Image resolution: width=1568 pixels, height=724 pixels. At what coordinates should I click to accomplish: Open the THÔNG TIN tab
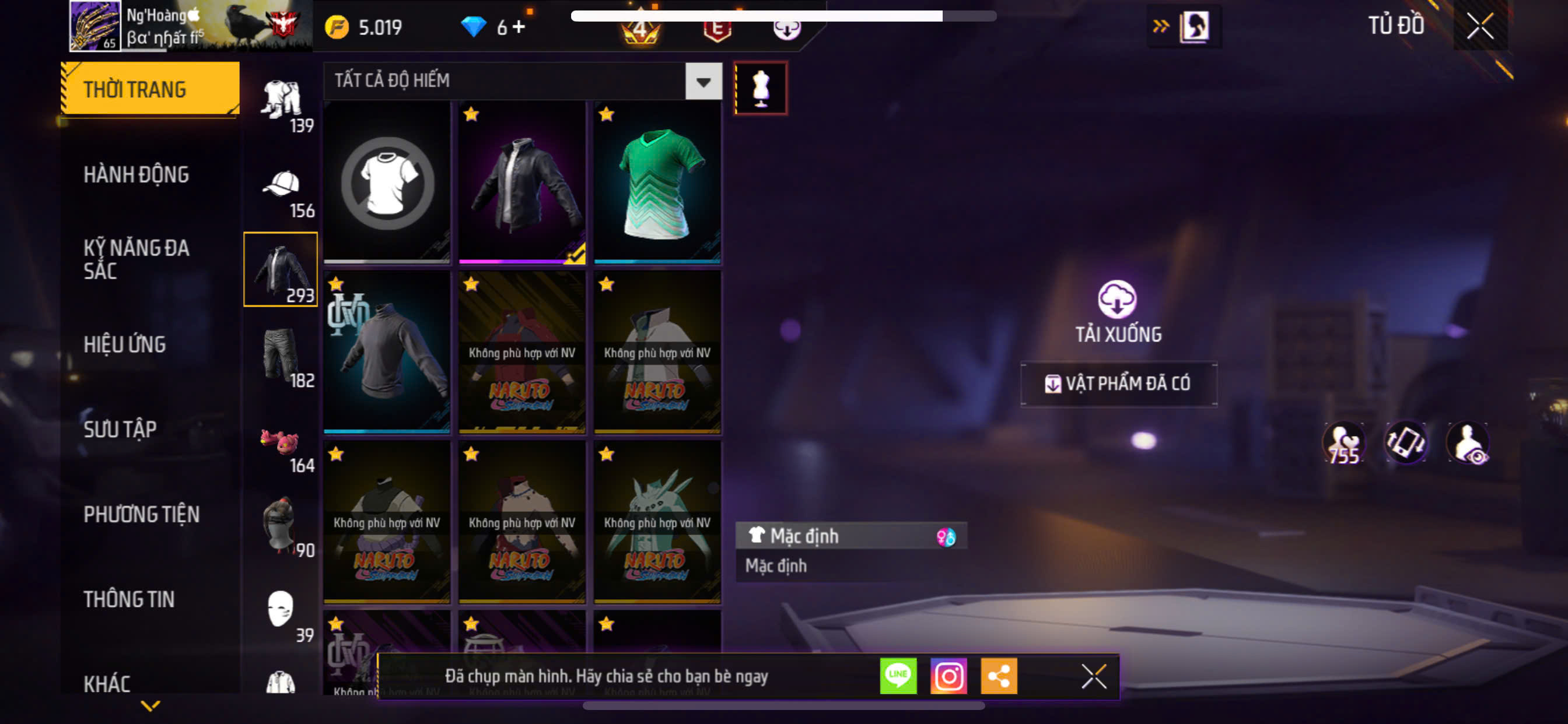pyautogui.click(x=129, y=599)
